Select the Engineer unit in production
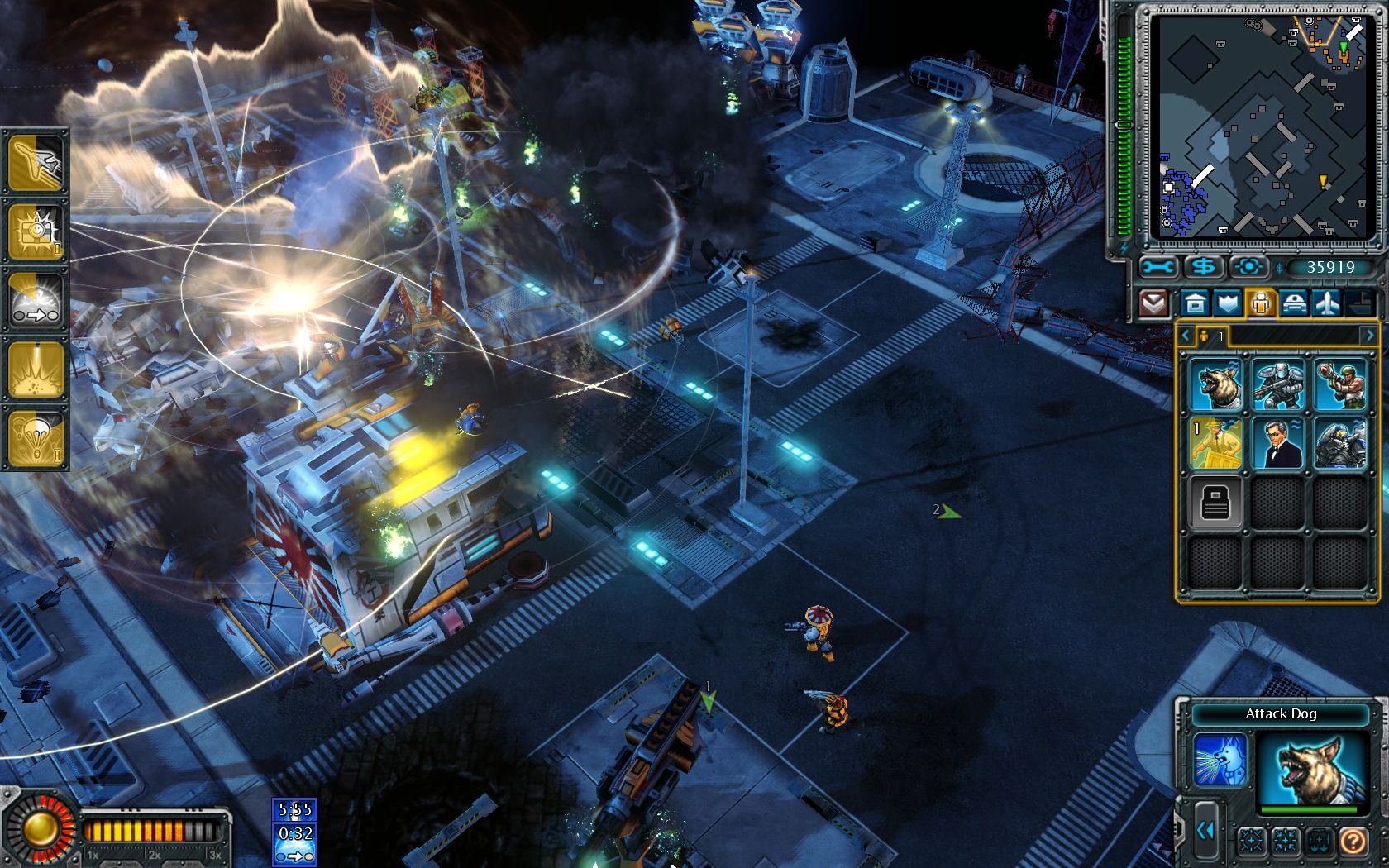This screenshot has height=868, width=1389. [x=1216, y=444]
